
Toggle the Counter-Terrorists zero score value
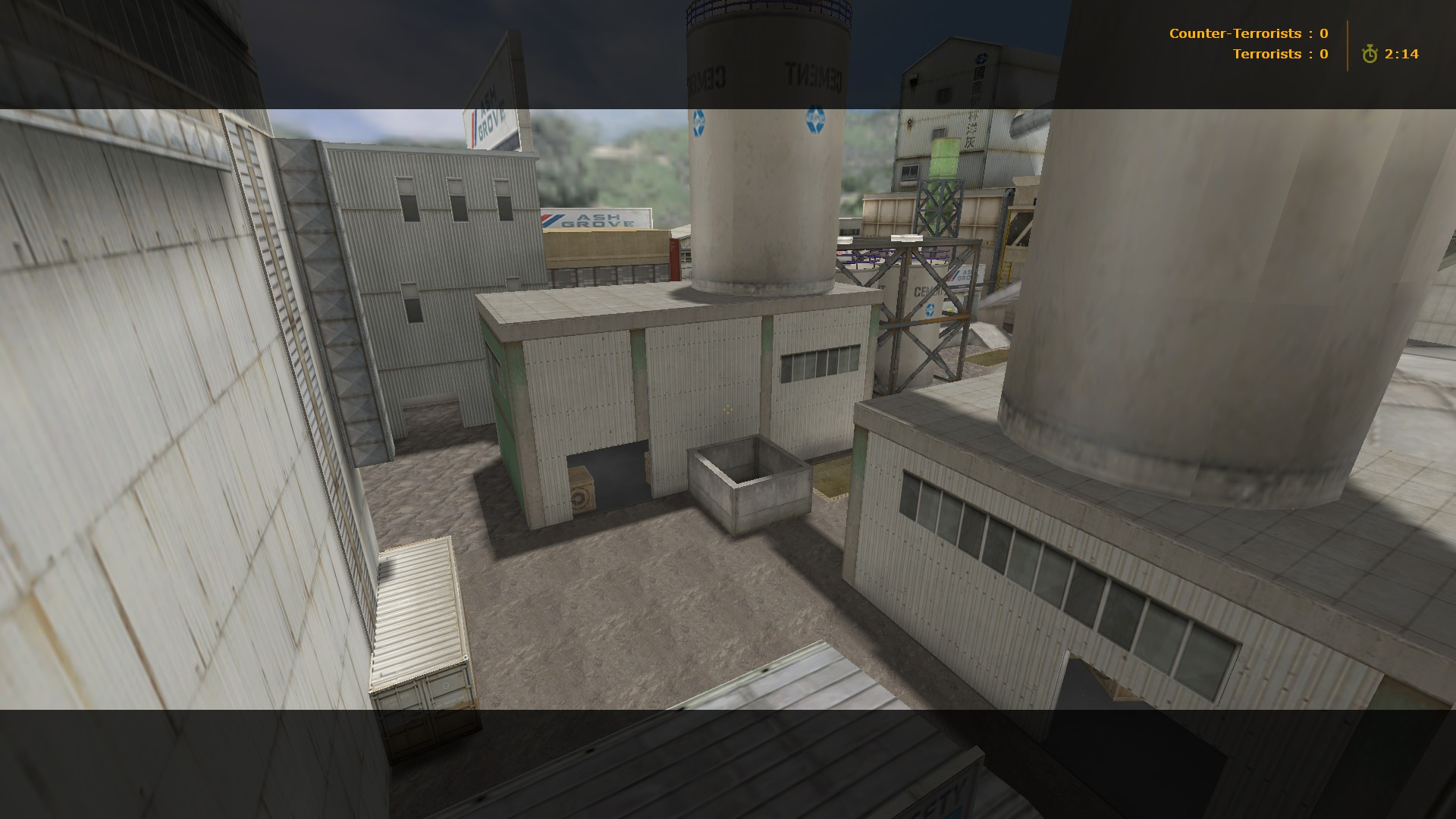point(1324,33)
